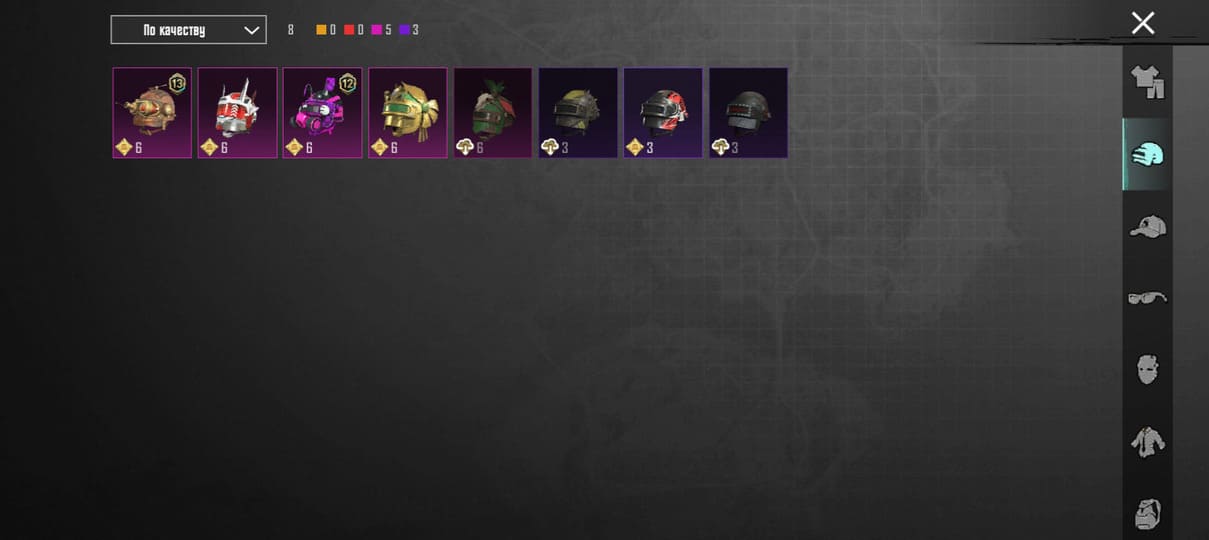Viewport: 1209px width, 540px height.
Task: Open the helmet category tab
Action: click(1147, 154)
